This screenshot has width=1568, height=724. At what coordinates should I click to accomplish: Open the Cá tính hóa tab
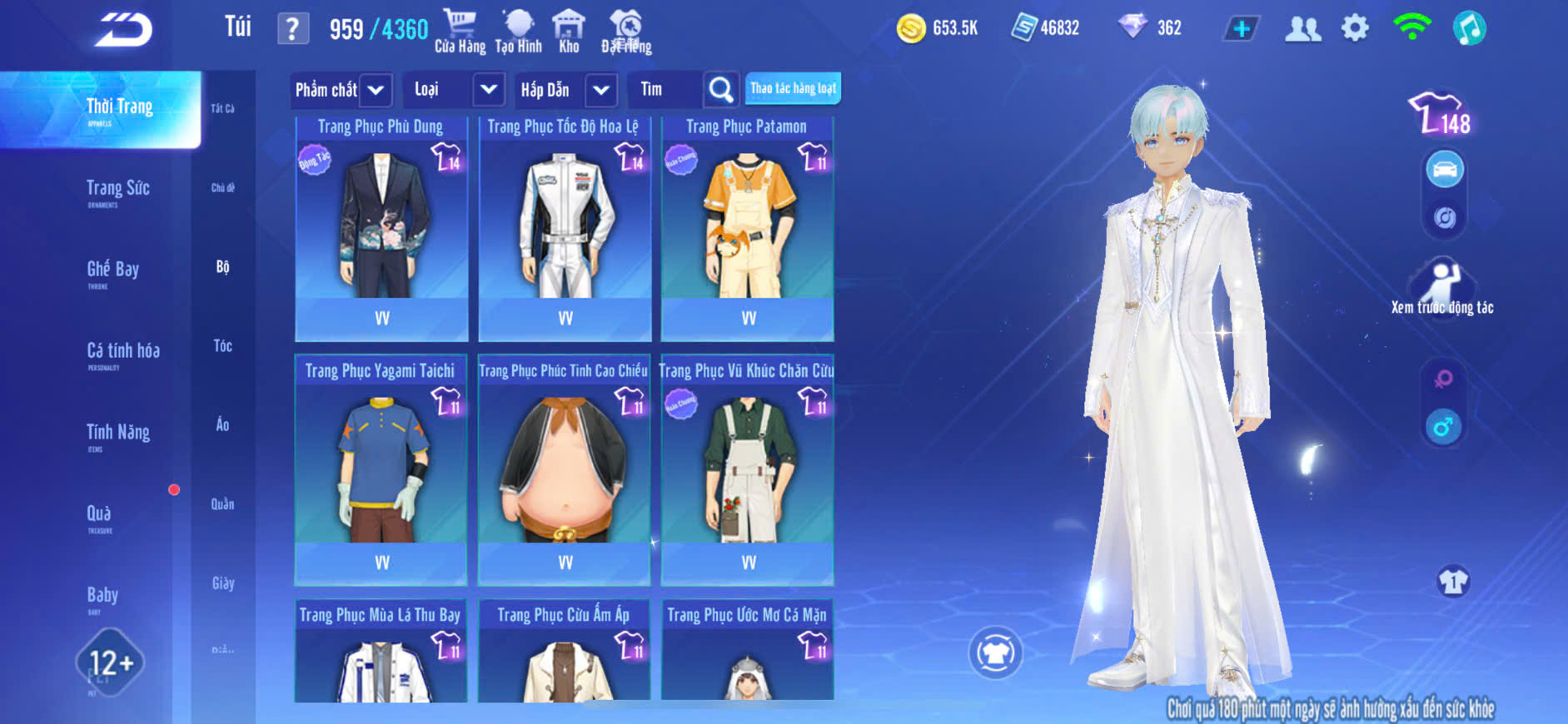tap(122, 353)
